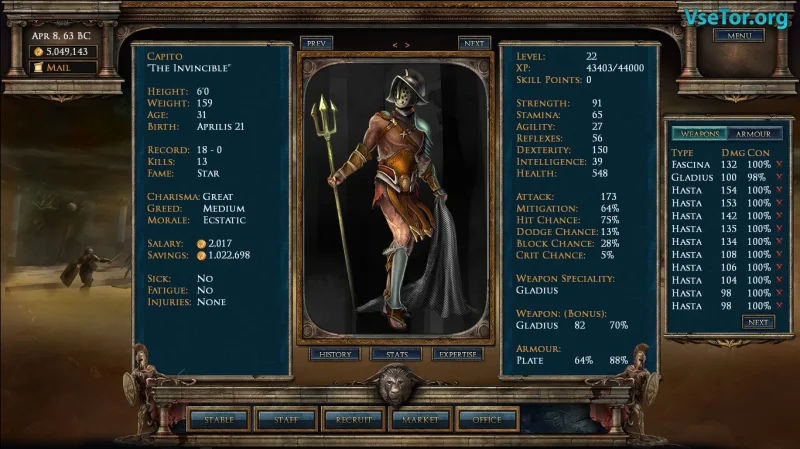The width and height of the screenshot is (800, 449).
Task: Visit the Market
Action: pos(421,420)
